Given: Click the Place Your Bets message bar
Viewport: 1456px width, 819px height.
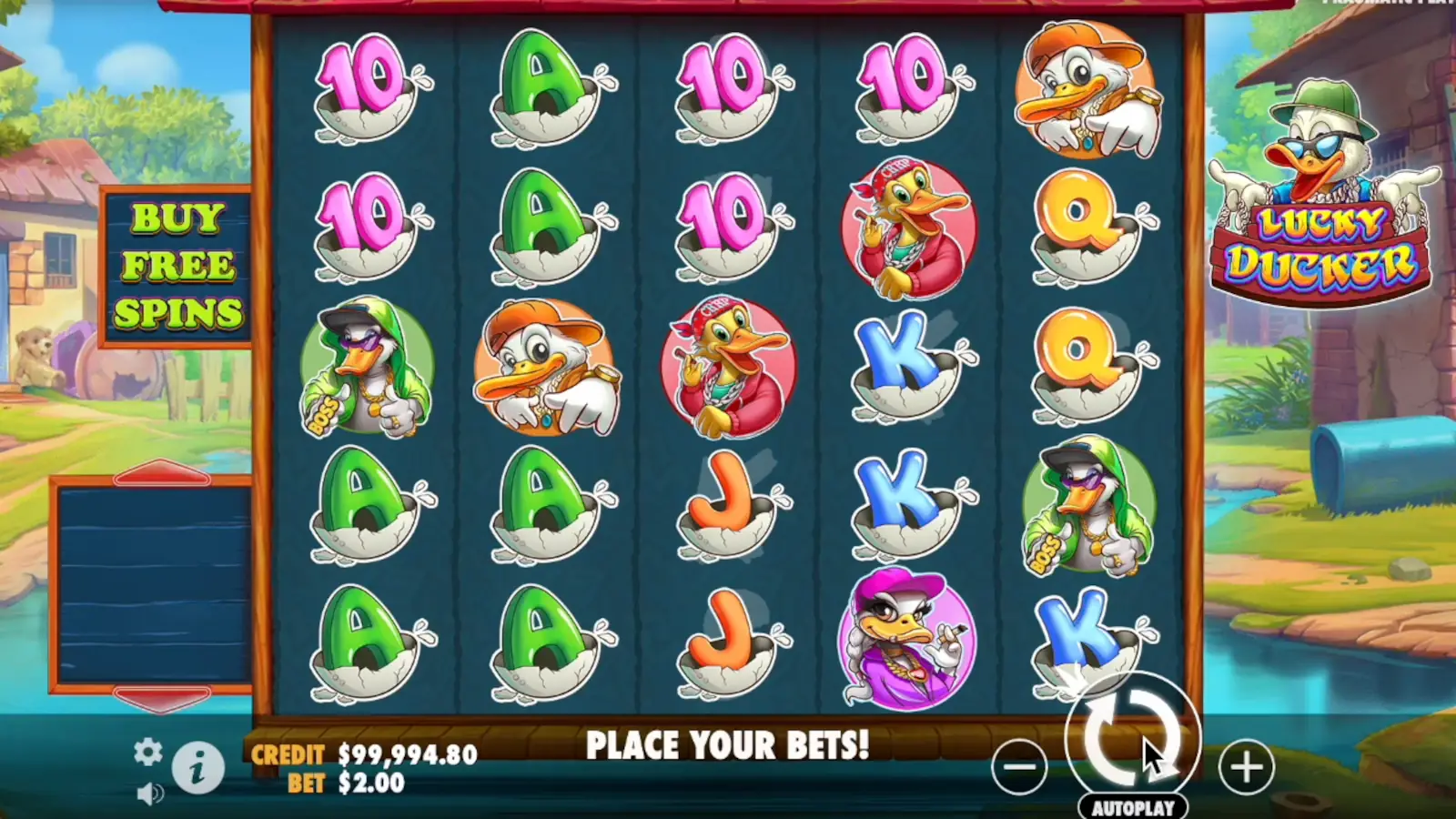Looking at the screenshot, I should [x=728, y=744].
